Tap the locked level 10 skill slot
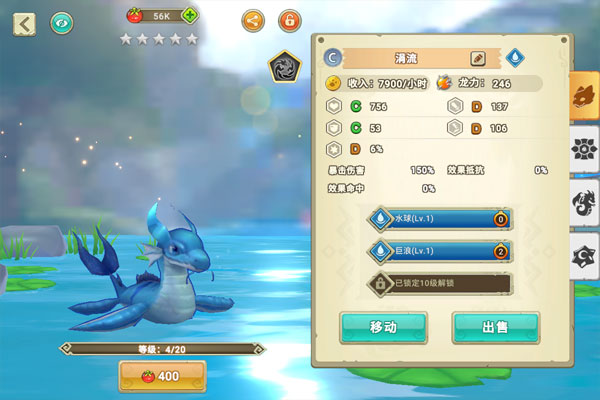Screen dimensions: 600x400 pyautogui.click(x=440, y=284)
